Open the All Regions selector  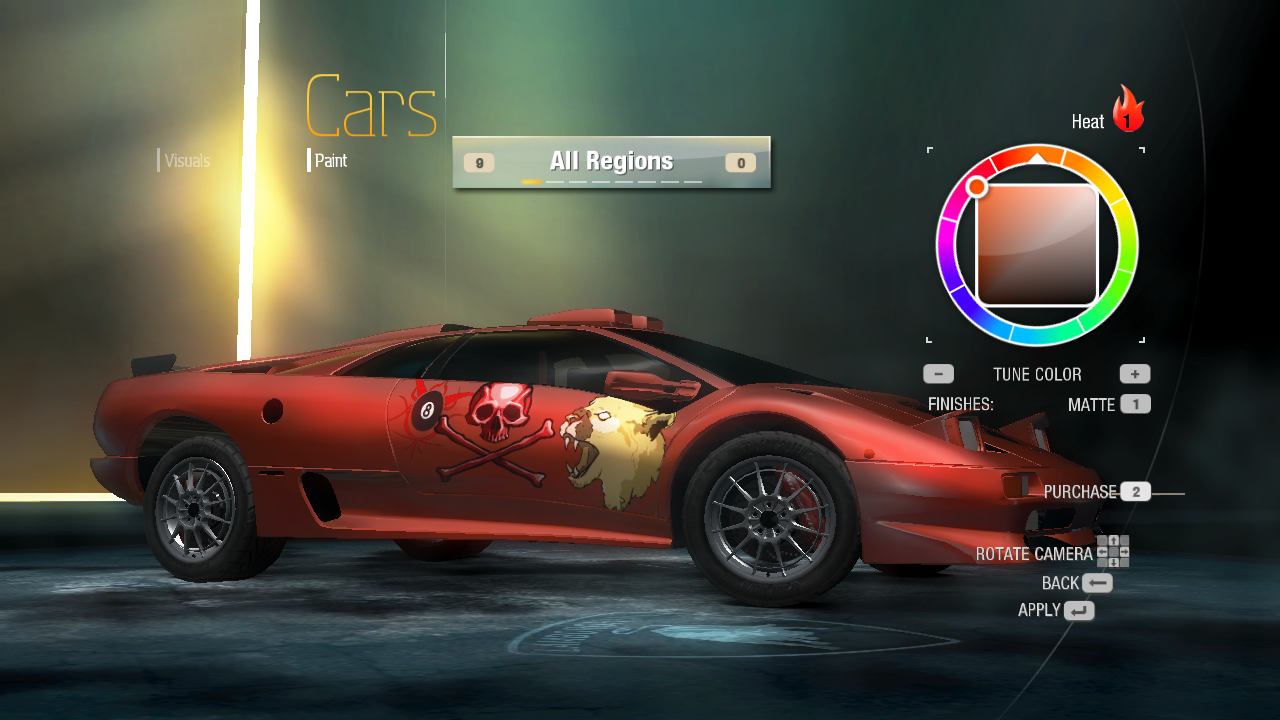click(x=611, y=162)
